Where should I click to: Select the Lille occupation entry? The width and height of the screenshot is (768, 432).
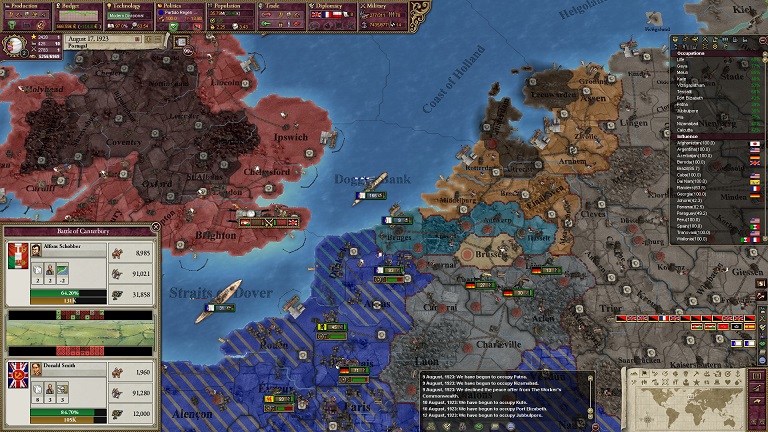pyautogui.click(x=683, y=59)
